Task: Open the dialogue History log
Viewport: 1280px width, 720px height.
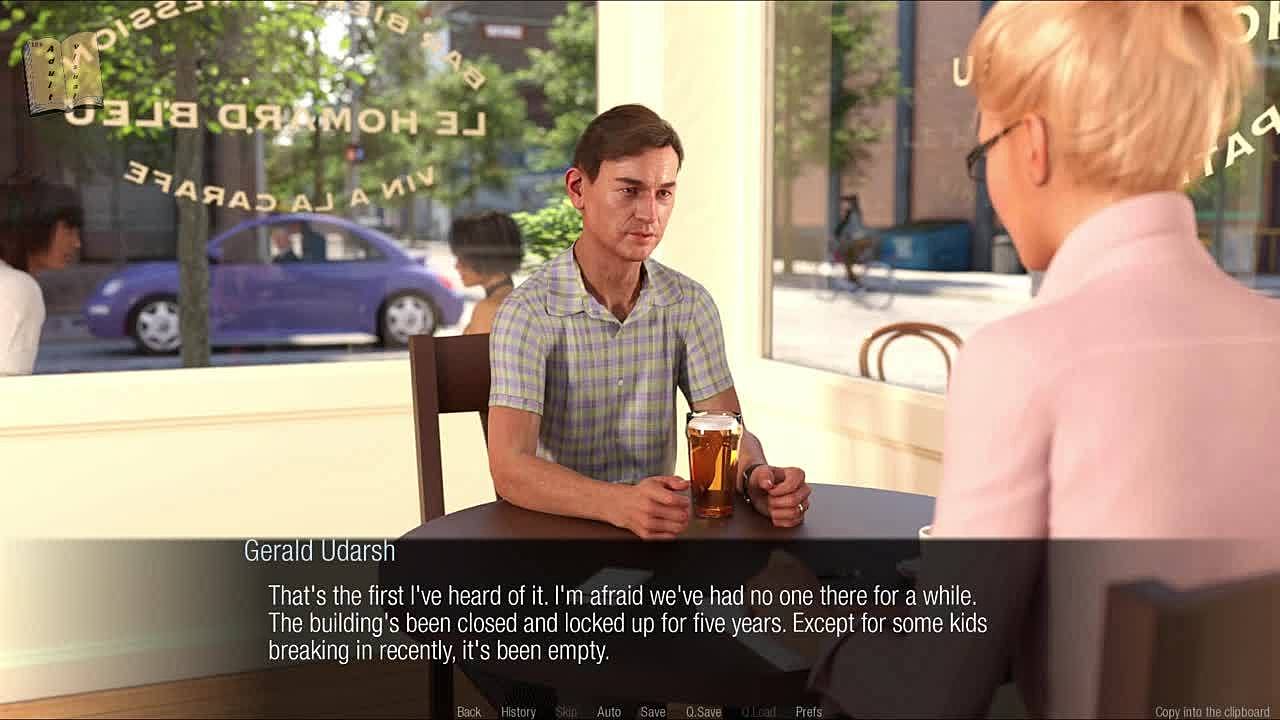Action: pyautogui.click(x=518, y=712)
